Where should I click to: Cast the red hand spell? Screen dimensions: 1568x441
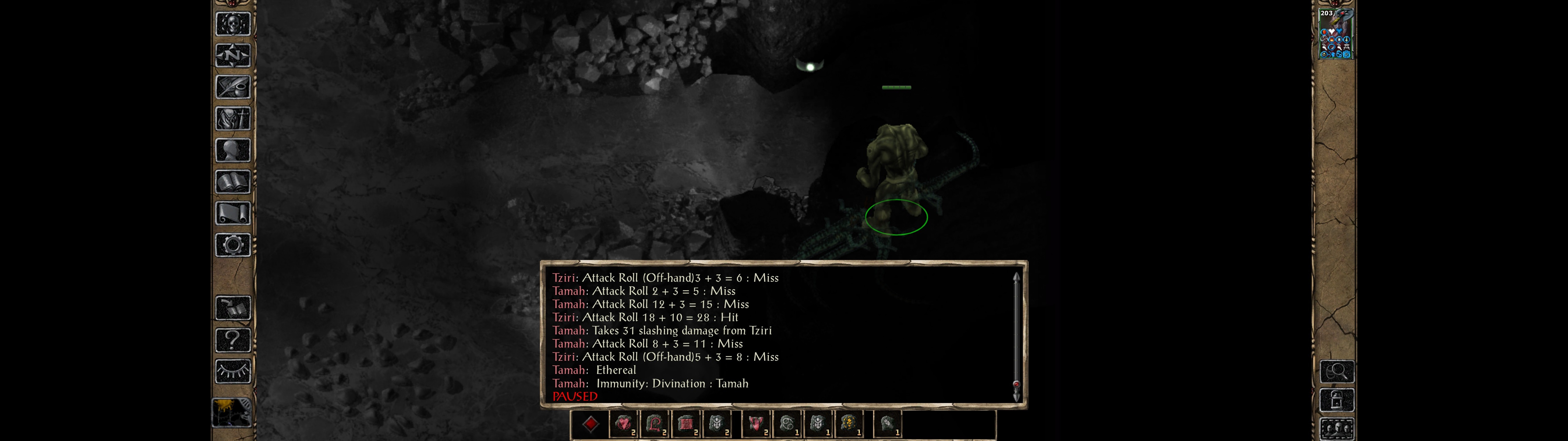pyautogui.click(x=756, y=424)
